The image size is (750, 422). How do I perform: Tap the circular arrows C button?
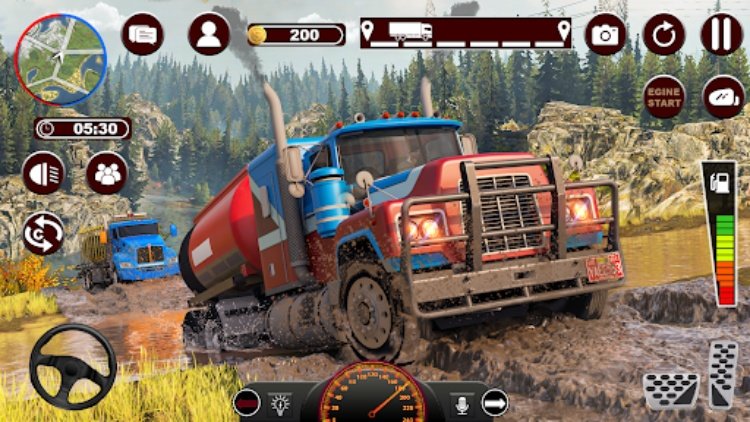44,233
